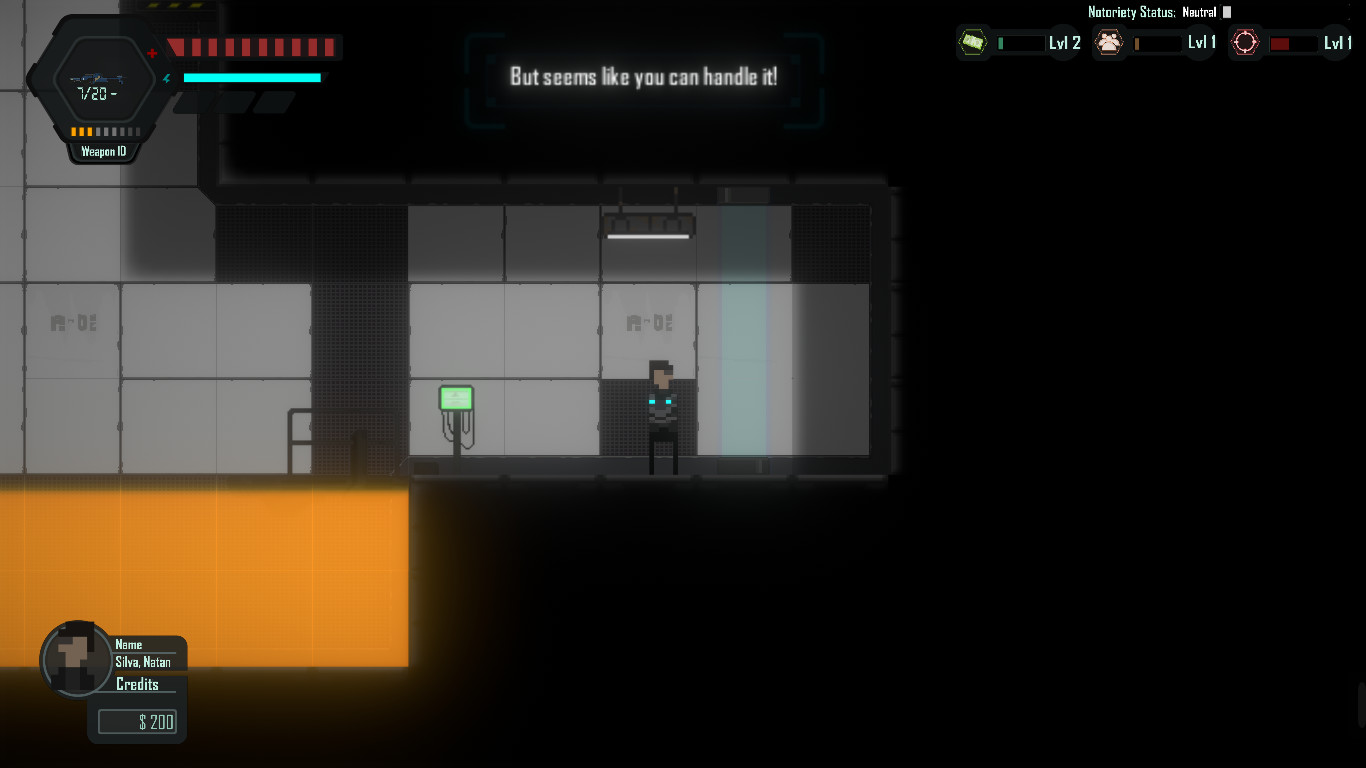Select the Credits section header

pos(137,684)
